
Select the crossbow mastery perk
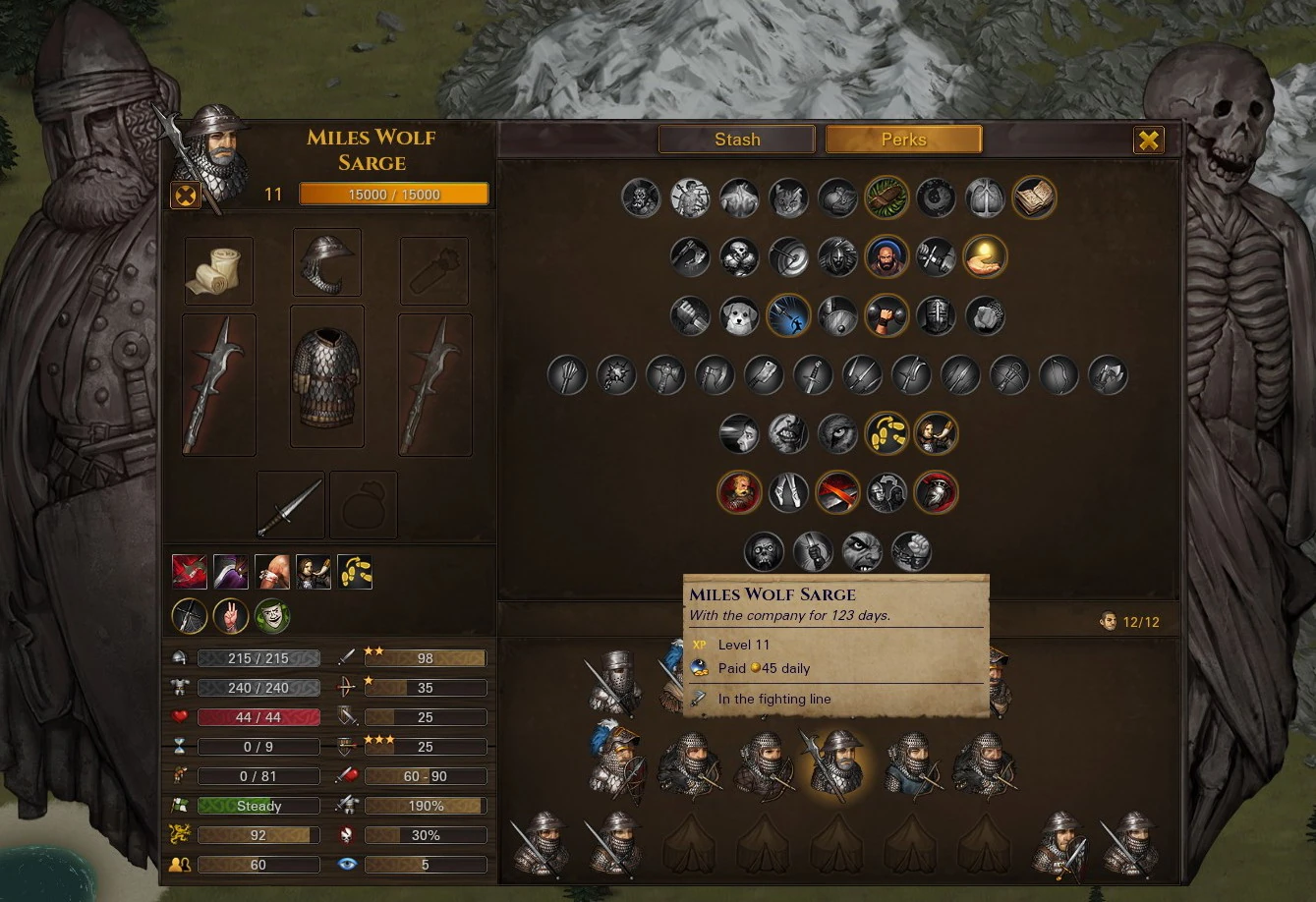1009,374
